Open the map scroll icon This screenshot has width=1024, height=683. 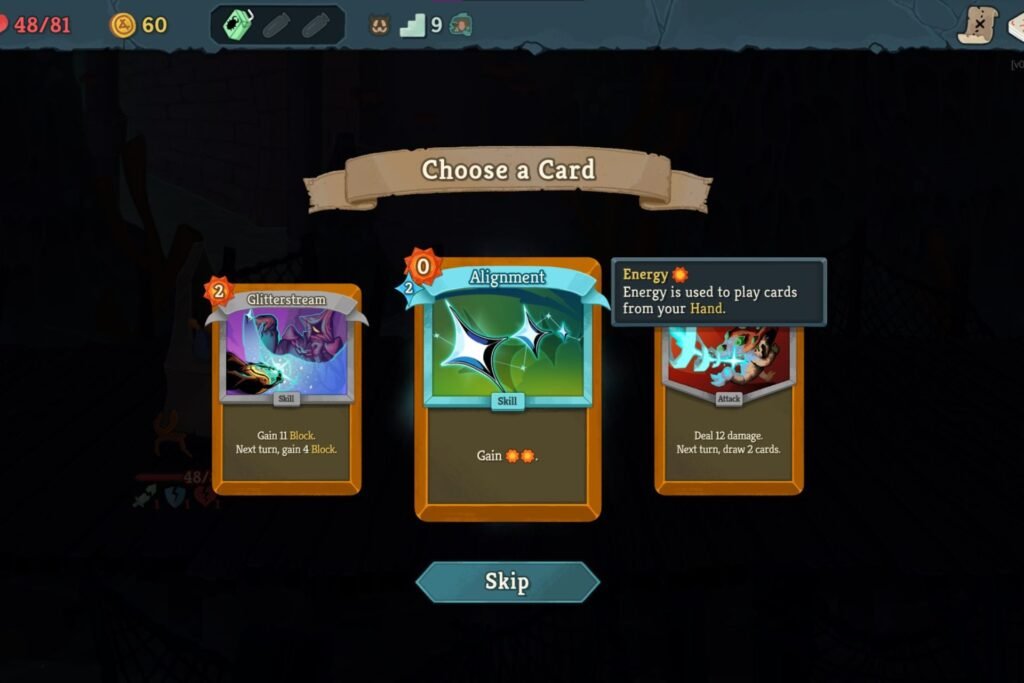click(977, 25)
